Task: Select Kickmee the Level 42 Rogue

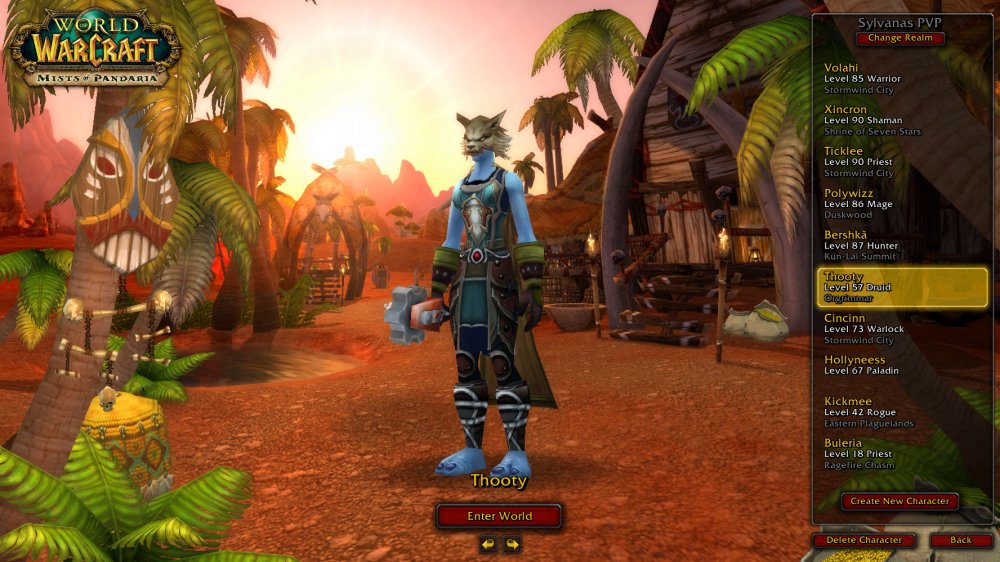Action: point(900,412)
